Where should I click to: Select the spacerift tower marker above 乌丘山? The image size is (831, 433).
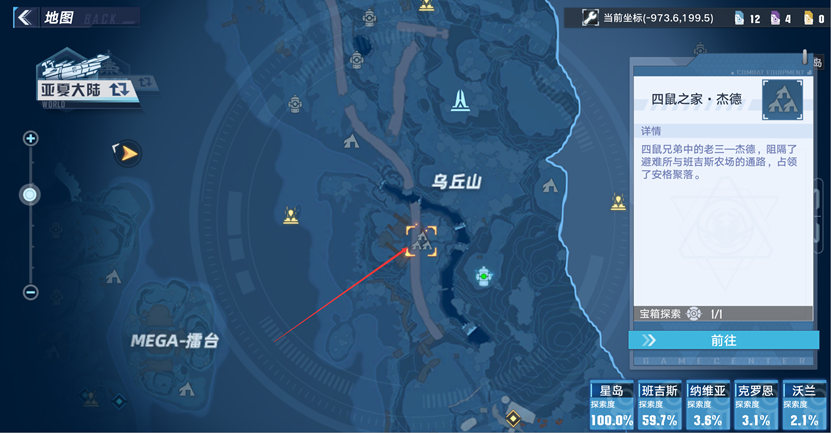460,100
